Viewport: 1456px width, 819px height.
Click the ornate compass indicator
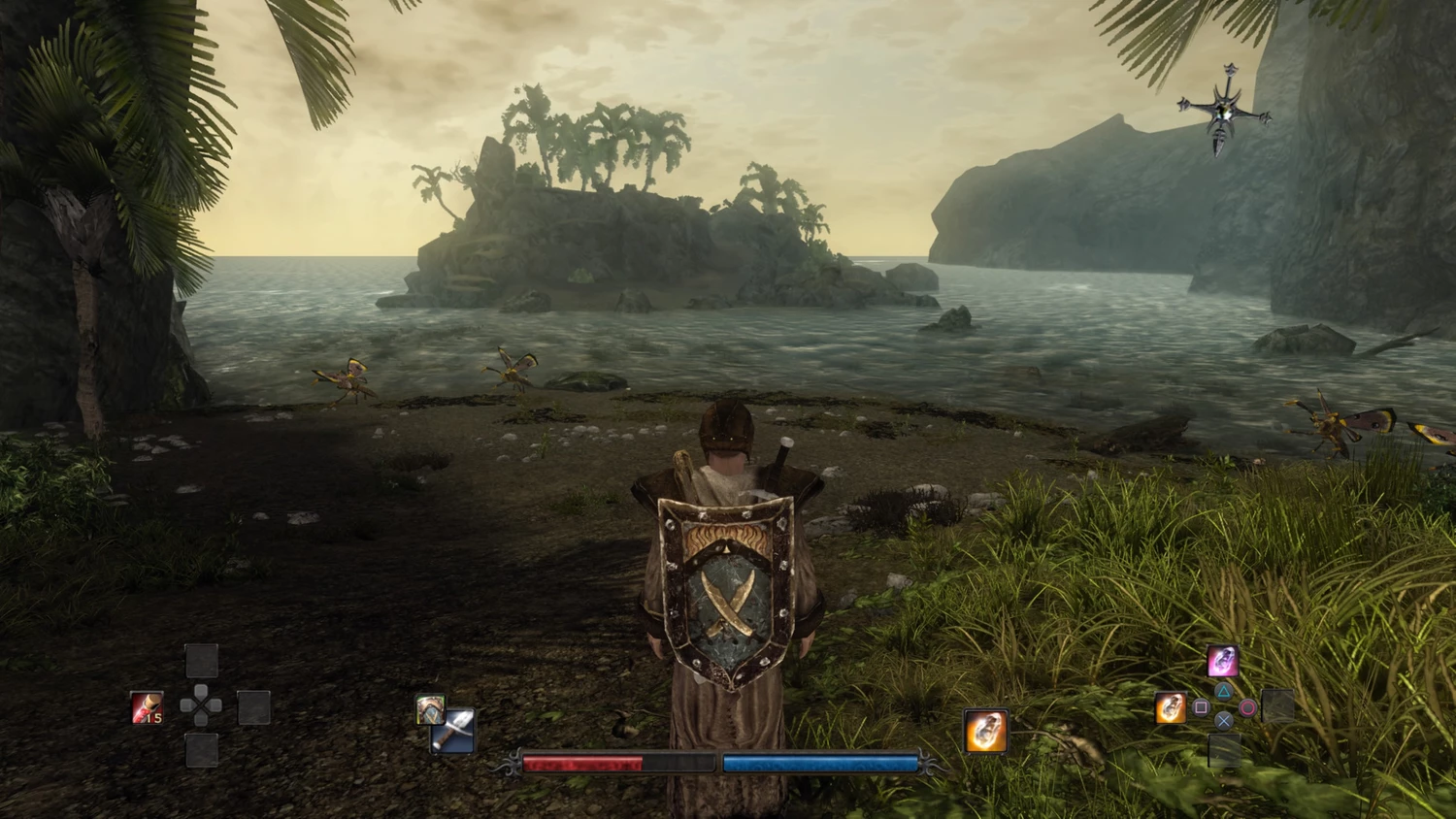(x=1223, y=113)
